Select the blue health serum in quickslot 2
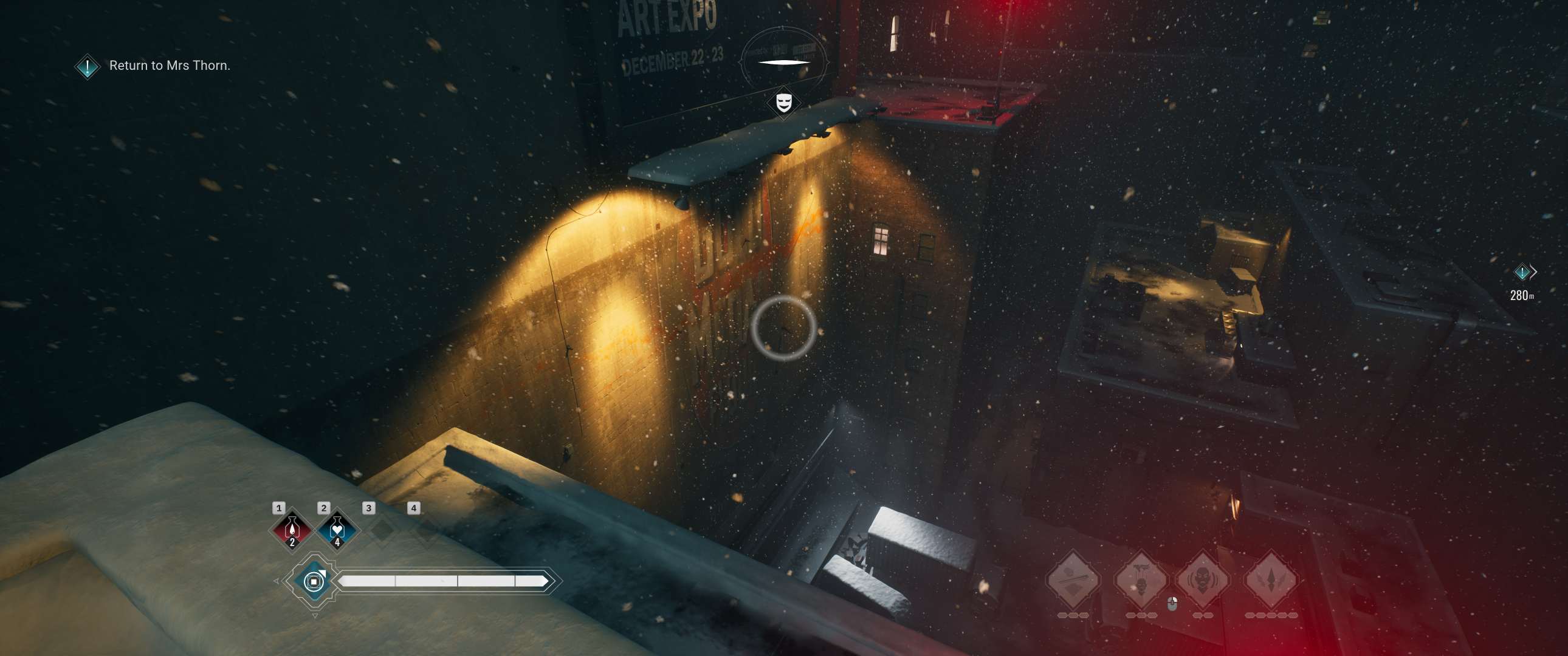1568x656 pixels. [x=337, y=533]
